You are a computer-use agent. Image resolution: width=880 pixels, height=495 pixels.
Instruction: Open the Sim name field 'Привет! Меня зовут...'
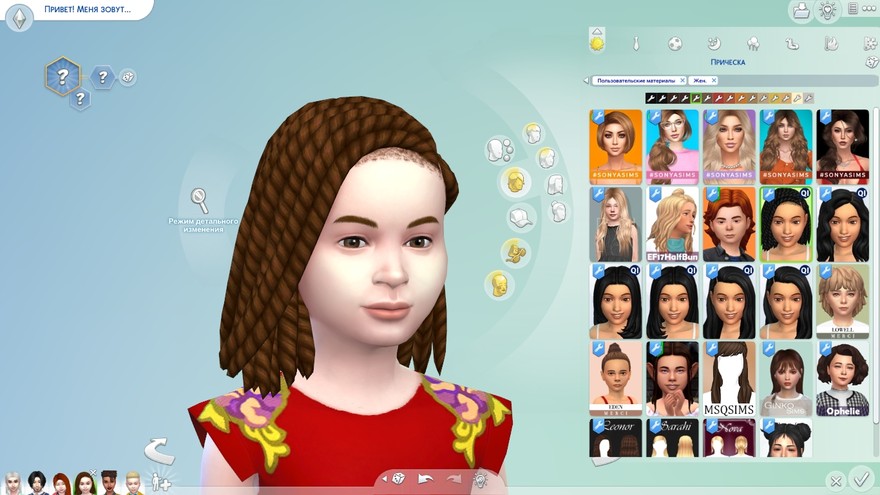(85, 9)
